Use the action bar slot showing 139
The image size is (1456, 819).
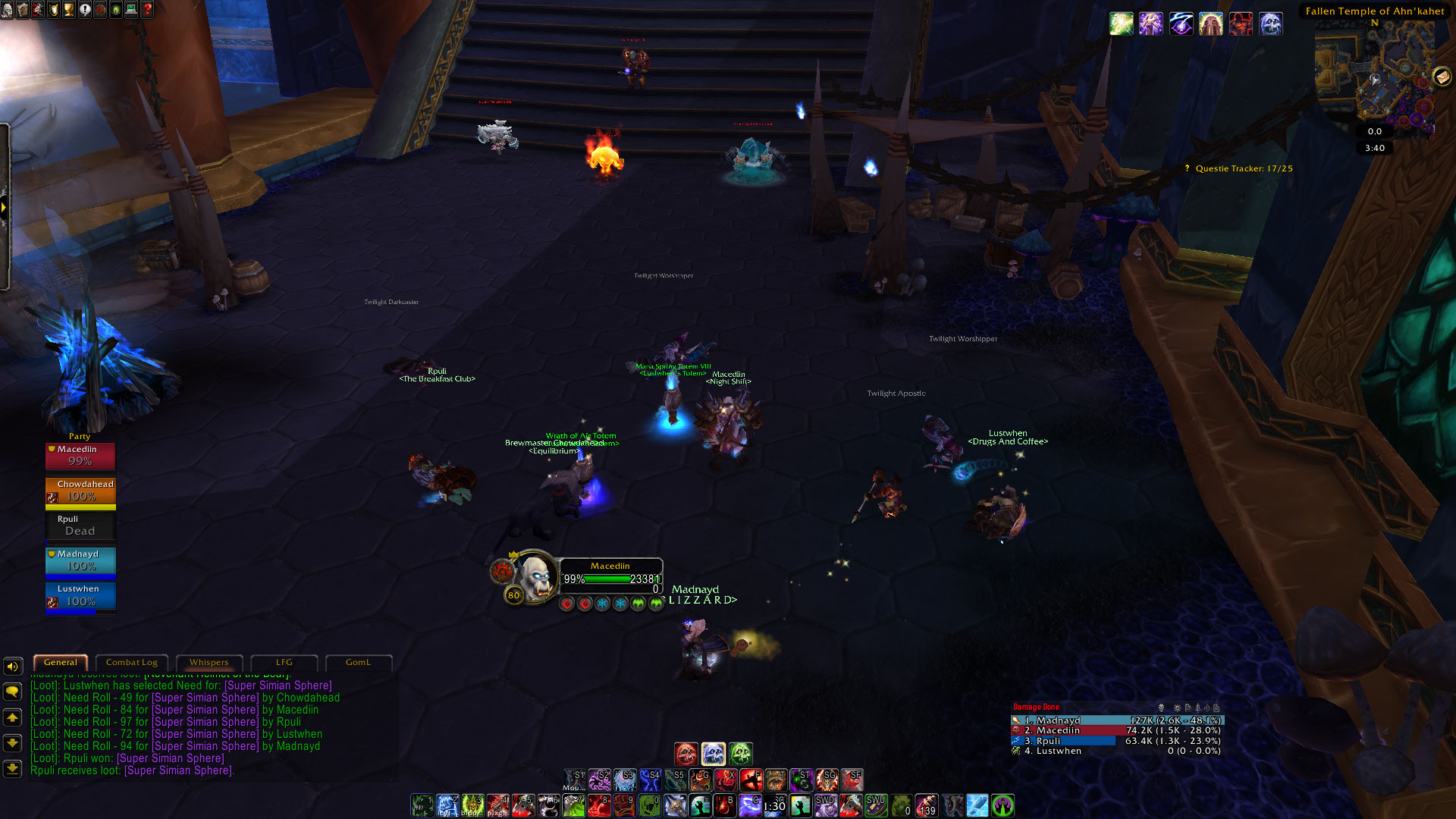[x=927, y=805]
